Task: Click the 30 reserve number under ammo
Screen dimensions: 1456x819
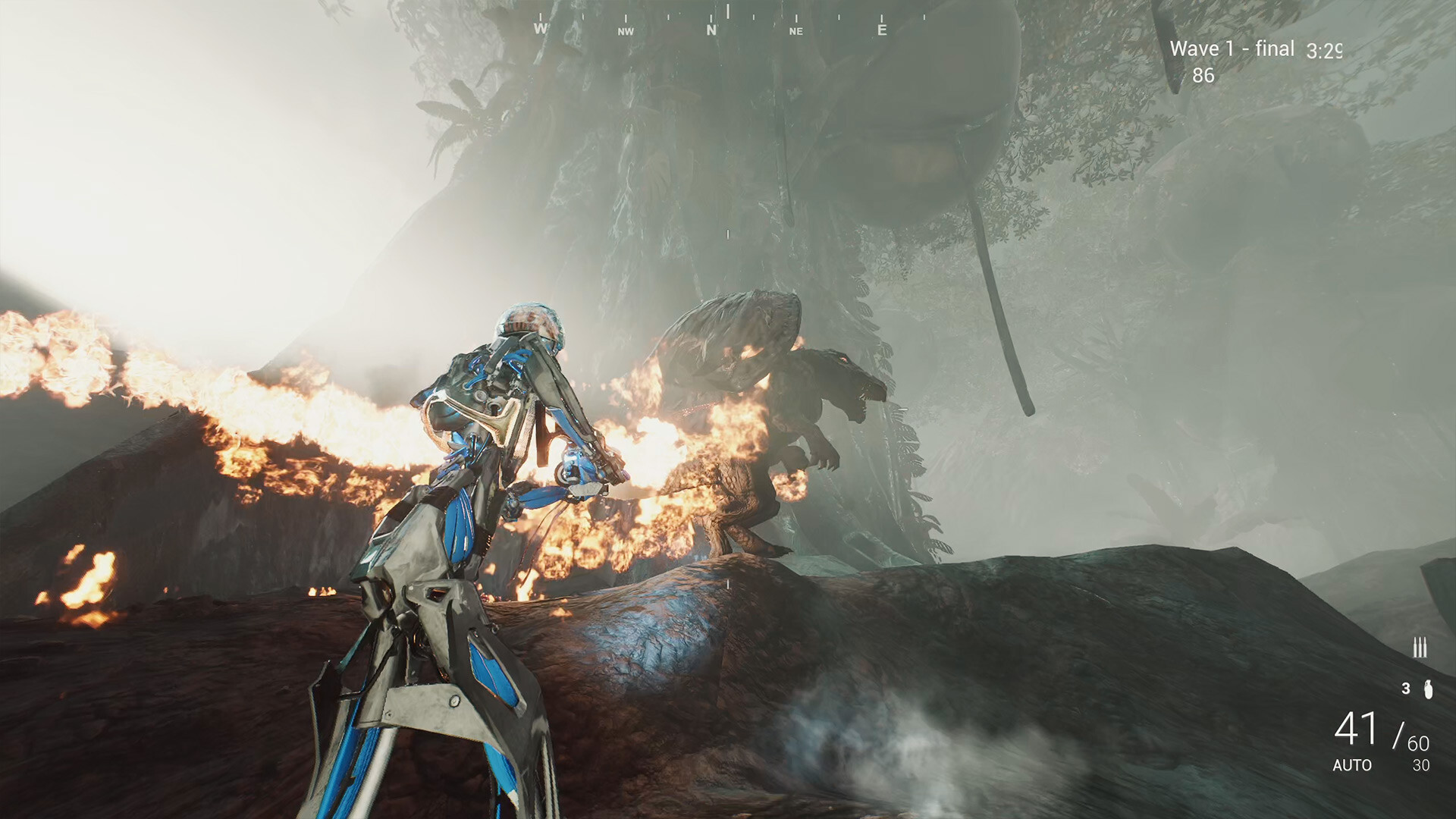Action: point(1421,765)
